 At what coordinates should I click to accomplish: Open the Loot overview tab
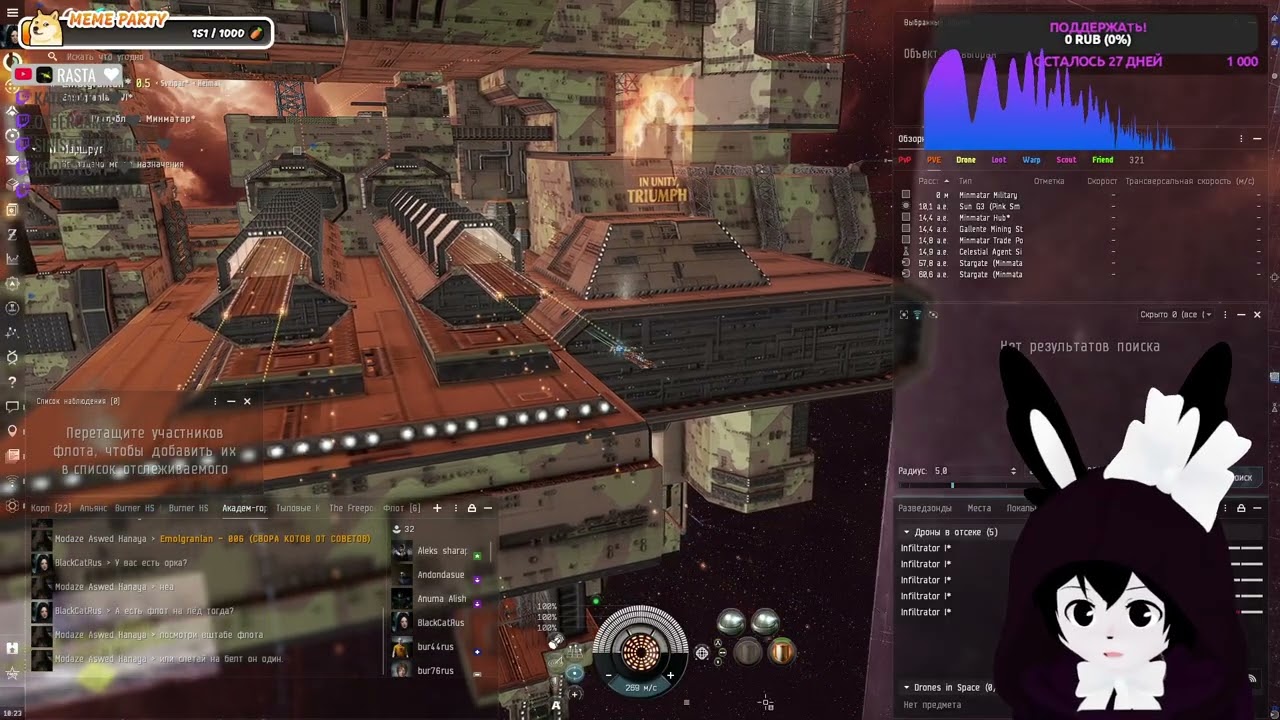(998, 160)
